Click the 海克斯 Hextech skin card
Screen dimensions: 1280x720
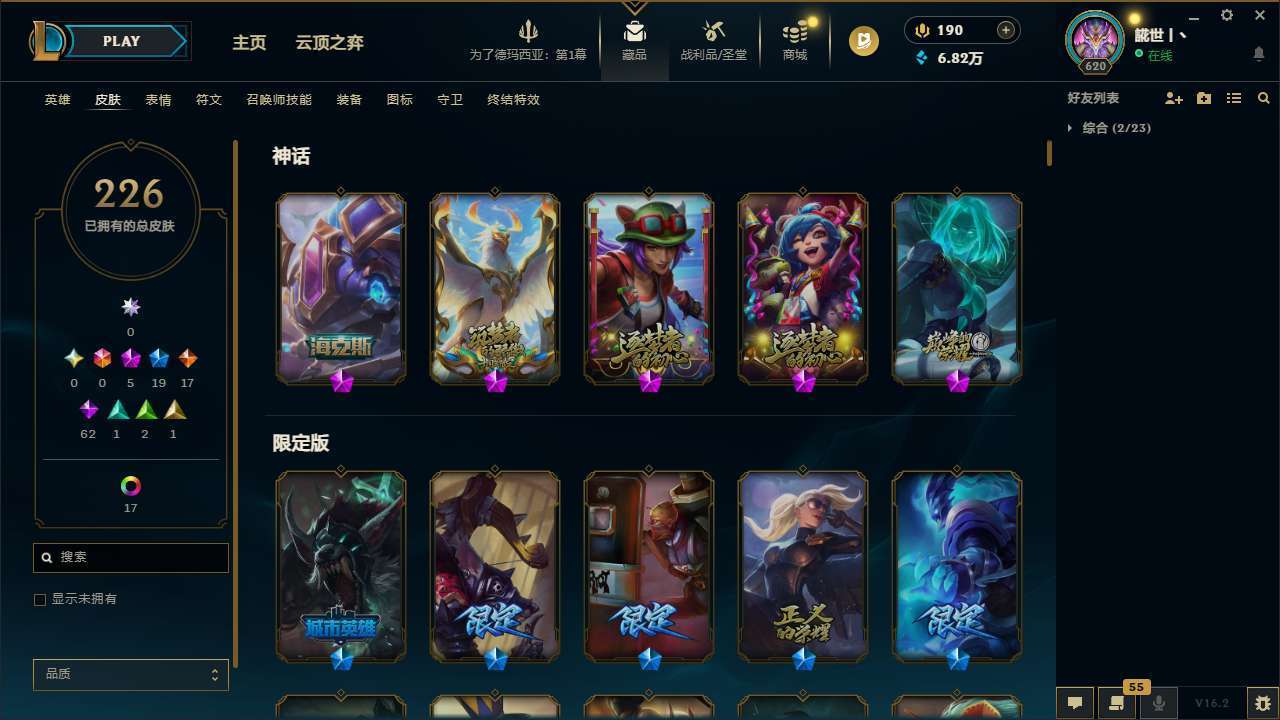340,288
